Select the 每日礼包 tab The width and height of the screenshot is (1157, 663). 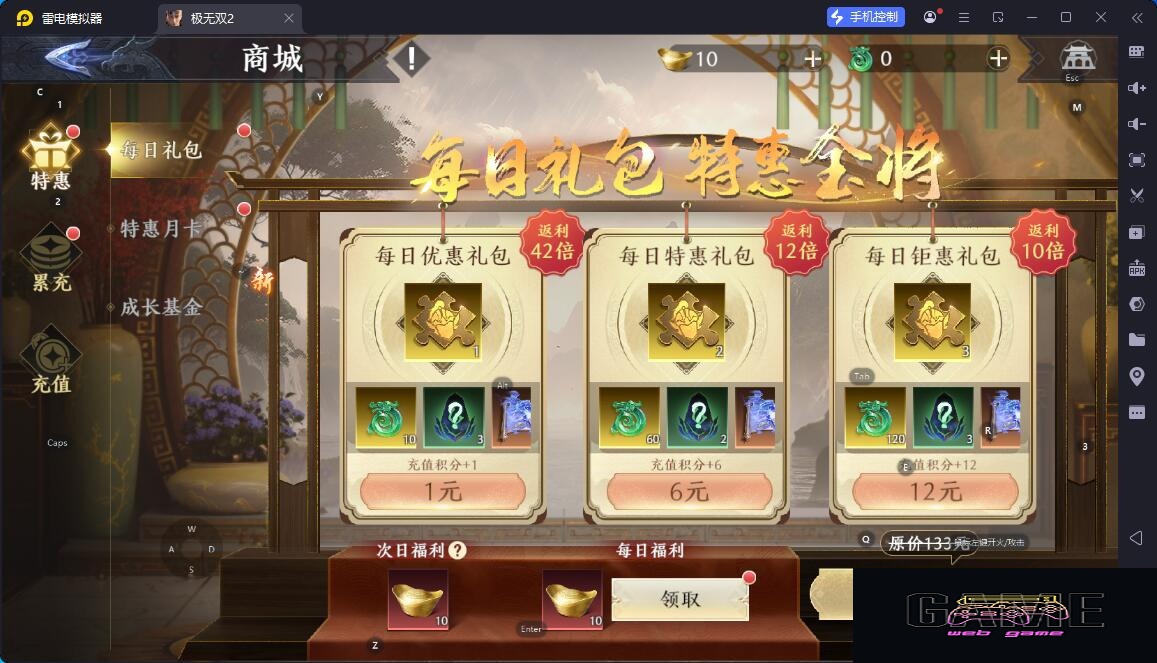[162, 150]
